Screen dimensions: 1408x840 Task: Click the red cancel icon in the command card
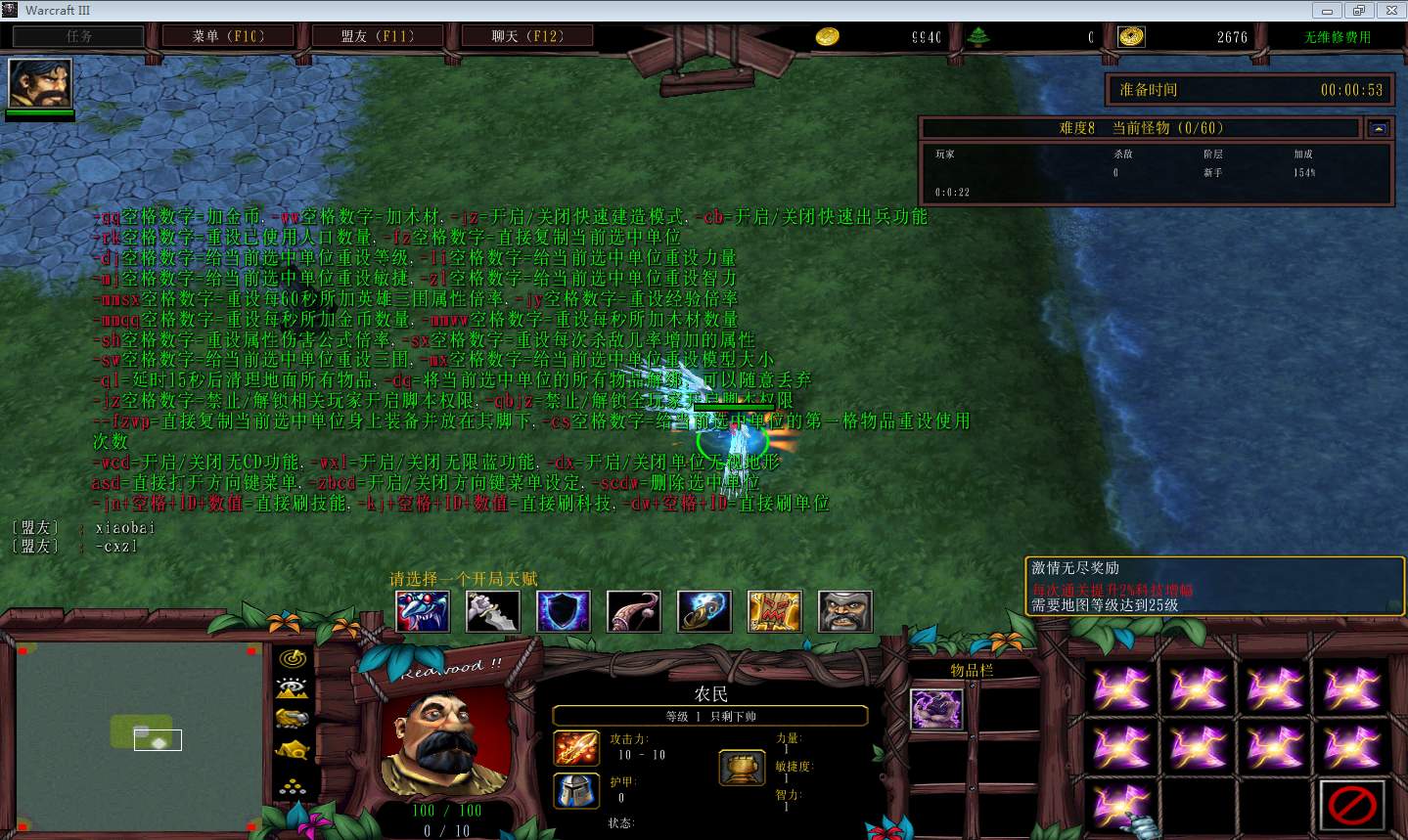point(1352,805)
